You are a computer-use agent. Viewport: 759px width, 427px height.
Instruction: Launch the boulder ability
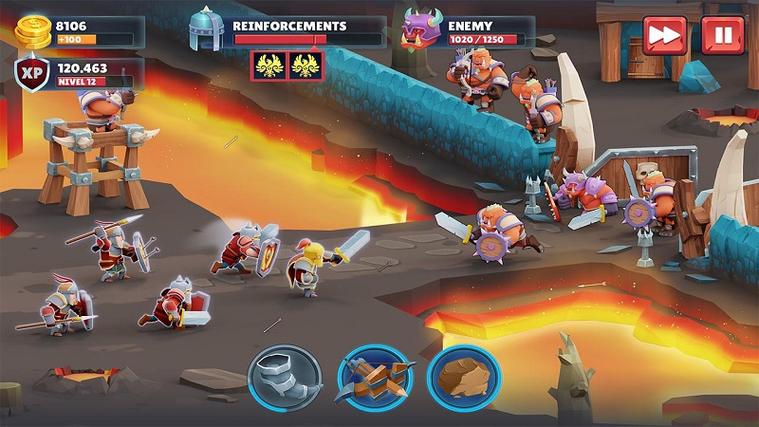pyautogui.click(x=463, y=378)
